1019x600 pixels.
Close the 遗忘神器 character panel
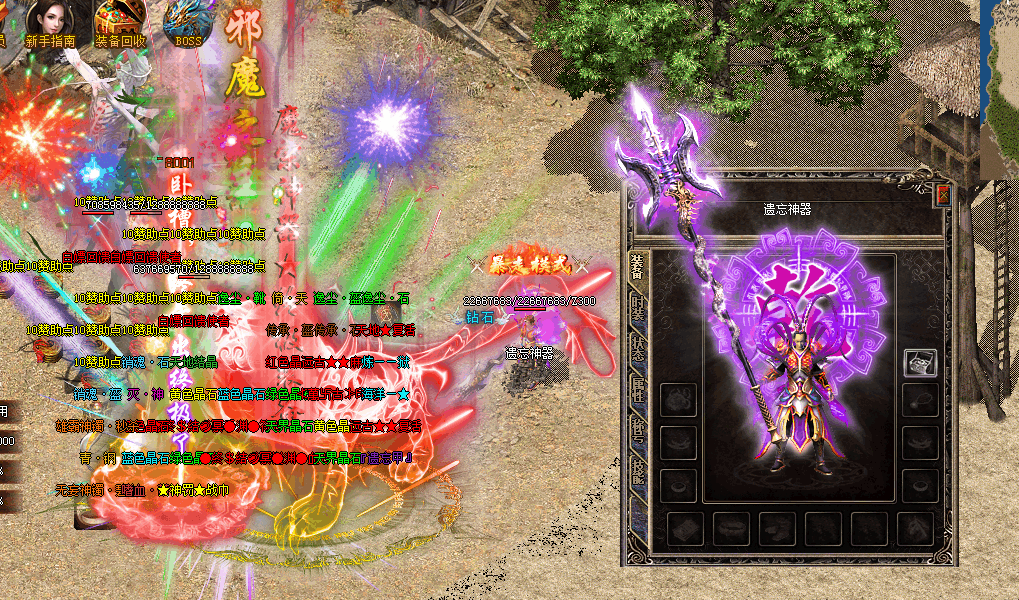(942, 193)
